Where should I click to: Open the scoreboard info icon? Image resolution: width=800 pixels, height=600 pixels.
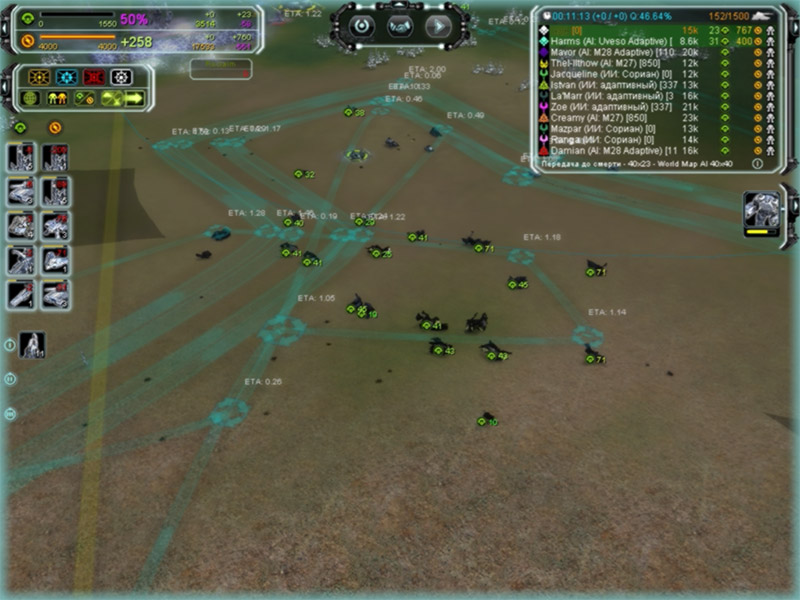point(756,163)
